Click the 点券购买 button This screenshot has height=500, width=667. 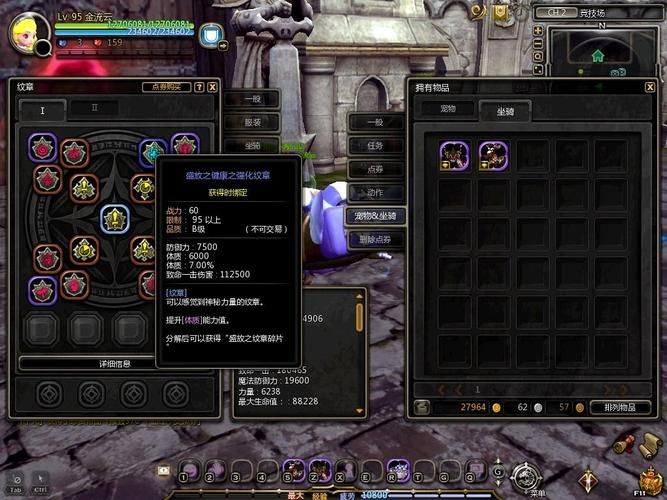(x=167, y=87)
